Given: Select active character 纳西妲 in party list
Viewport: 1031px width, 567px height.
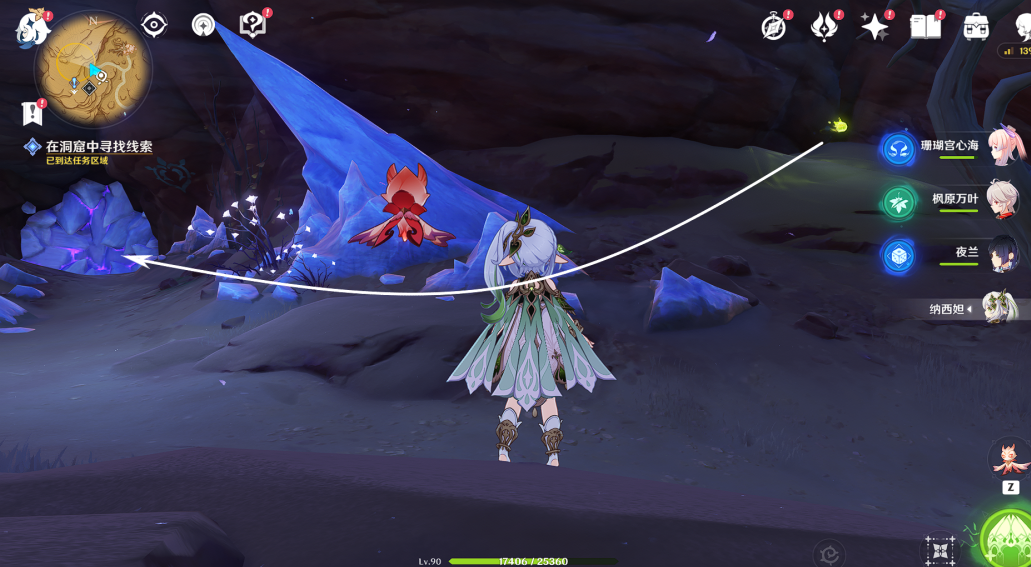Looking at the screenshot, I should tap(998, 308).
